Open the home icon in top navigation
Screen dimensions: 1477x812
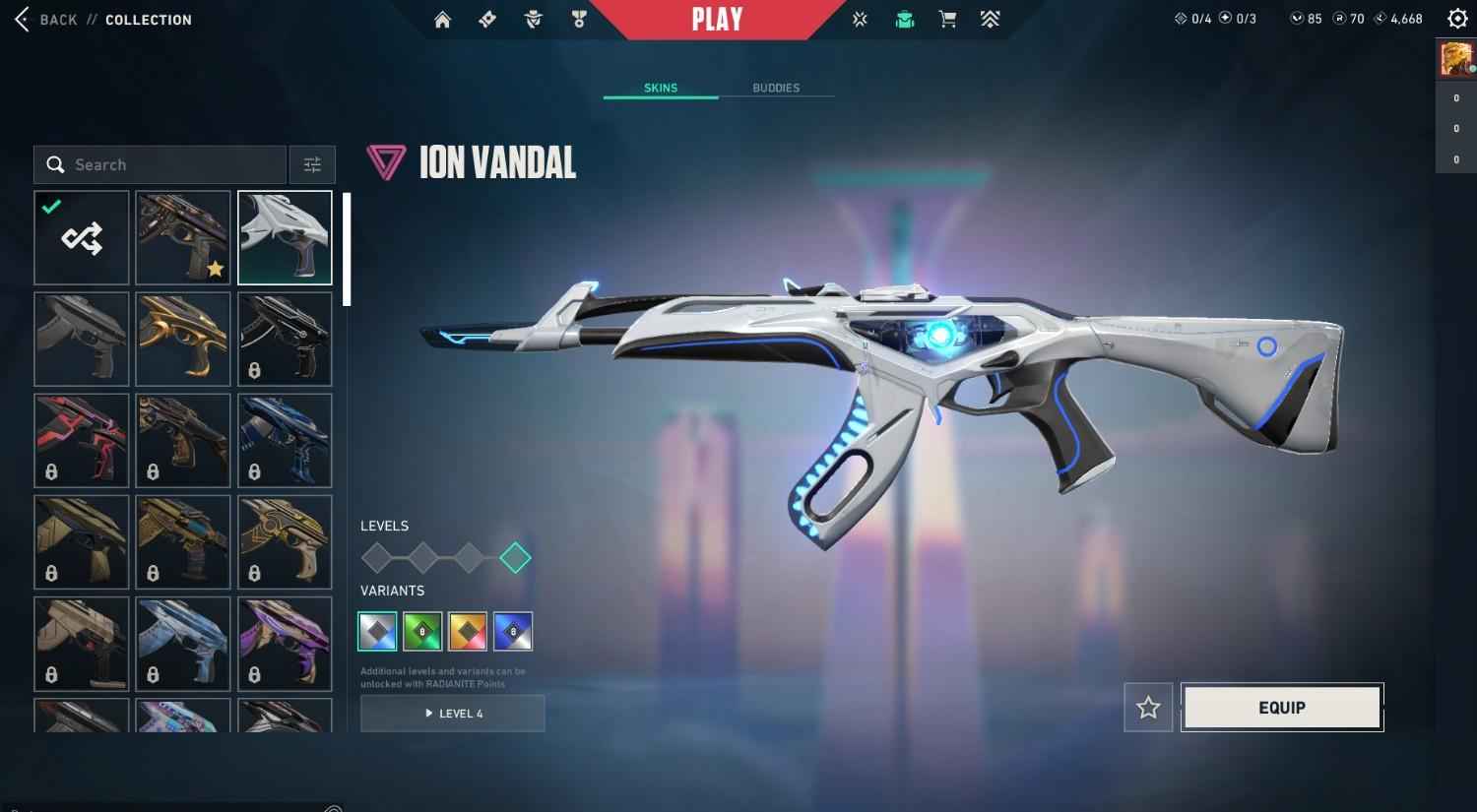click(442, 20)
